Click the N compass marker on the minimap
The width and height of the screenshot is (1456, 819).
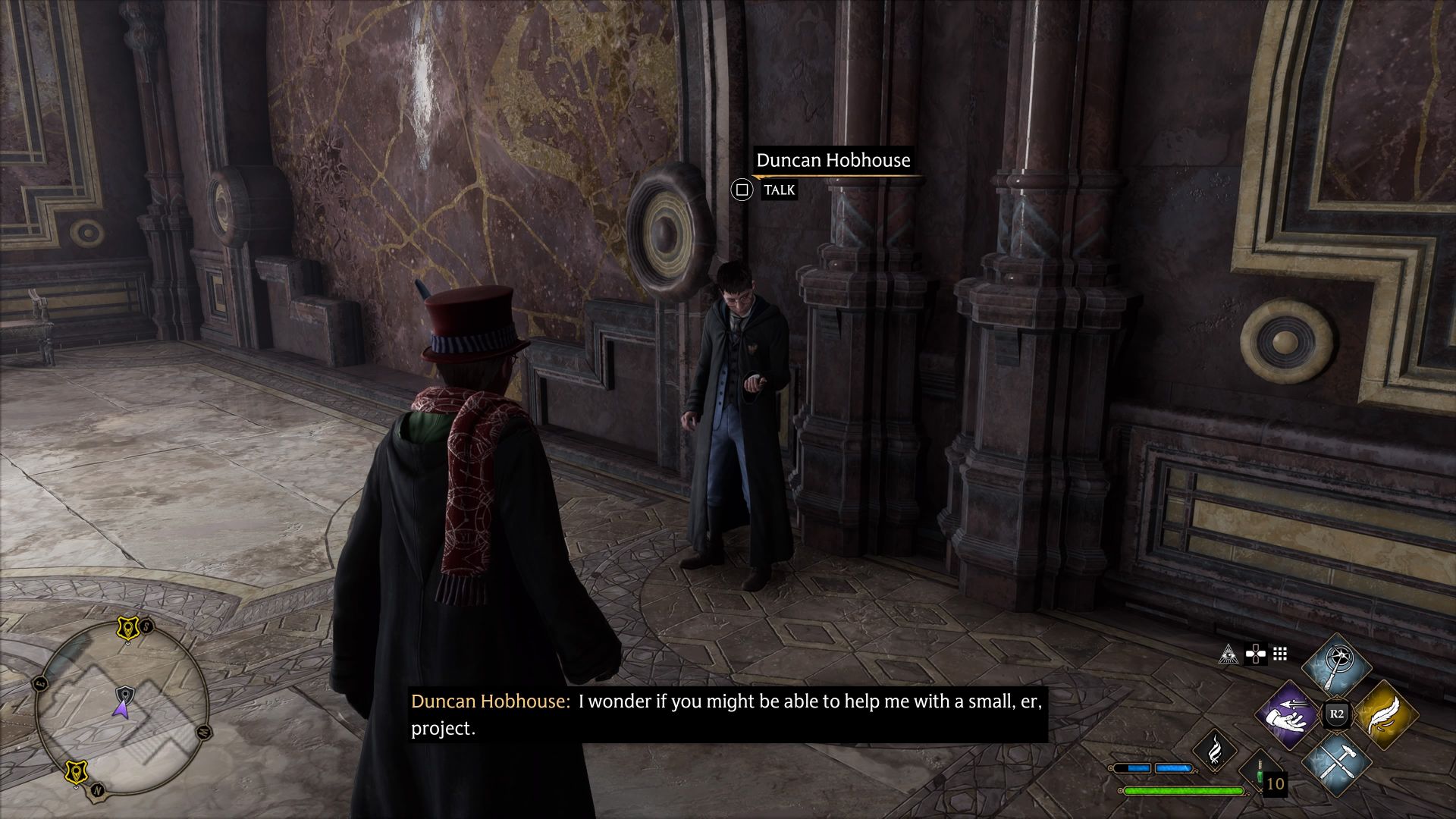click(98, 789)
